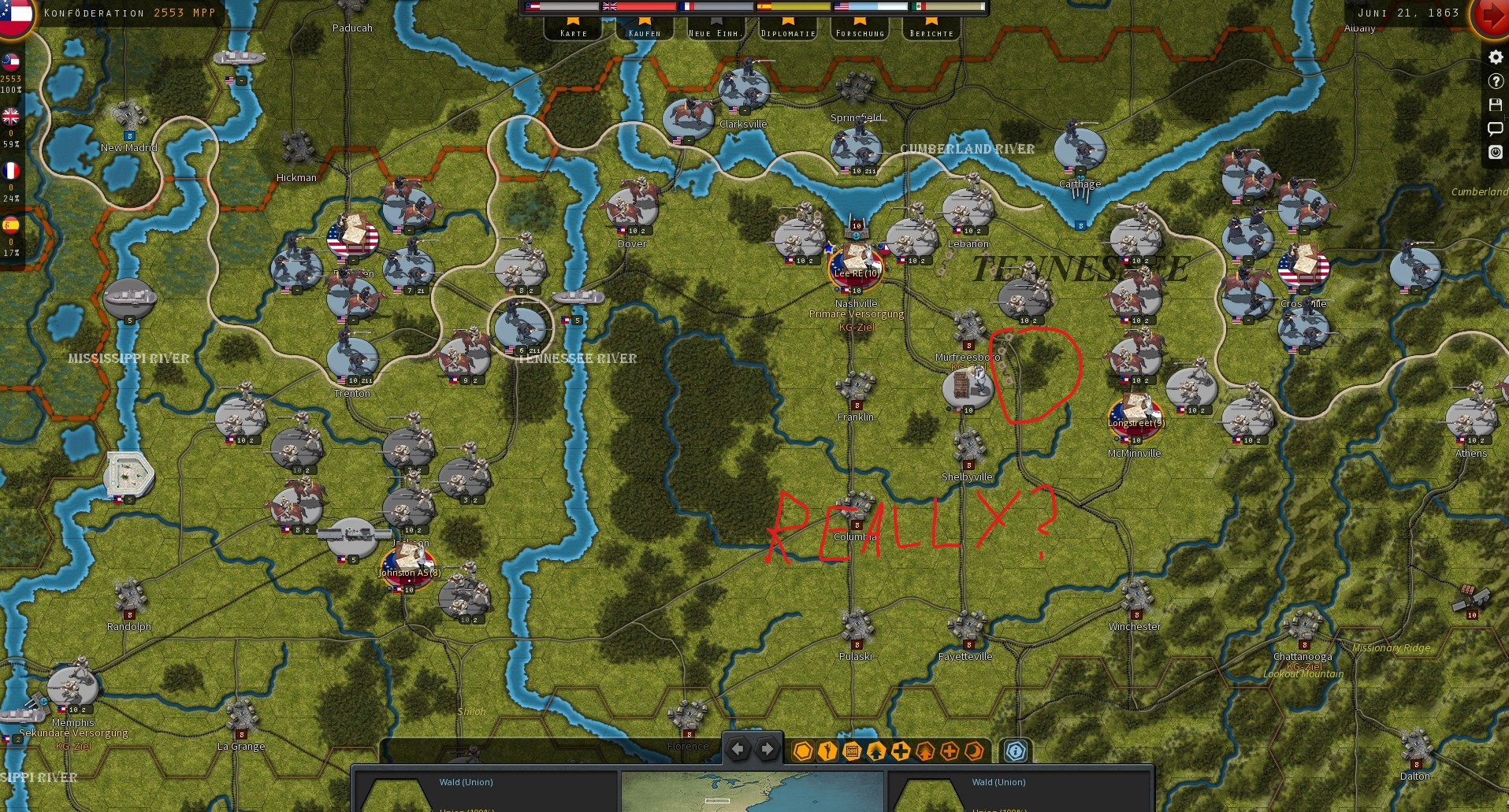Click the yellow reinforce plus hexagon icon
Screen dimensions: 1509x812
[x=901, y=752]
